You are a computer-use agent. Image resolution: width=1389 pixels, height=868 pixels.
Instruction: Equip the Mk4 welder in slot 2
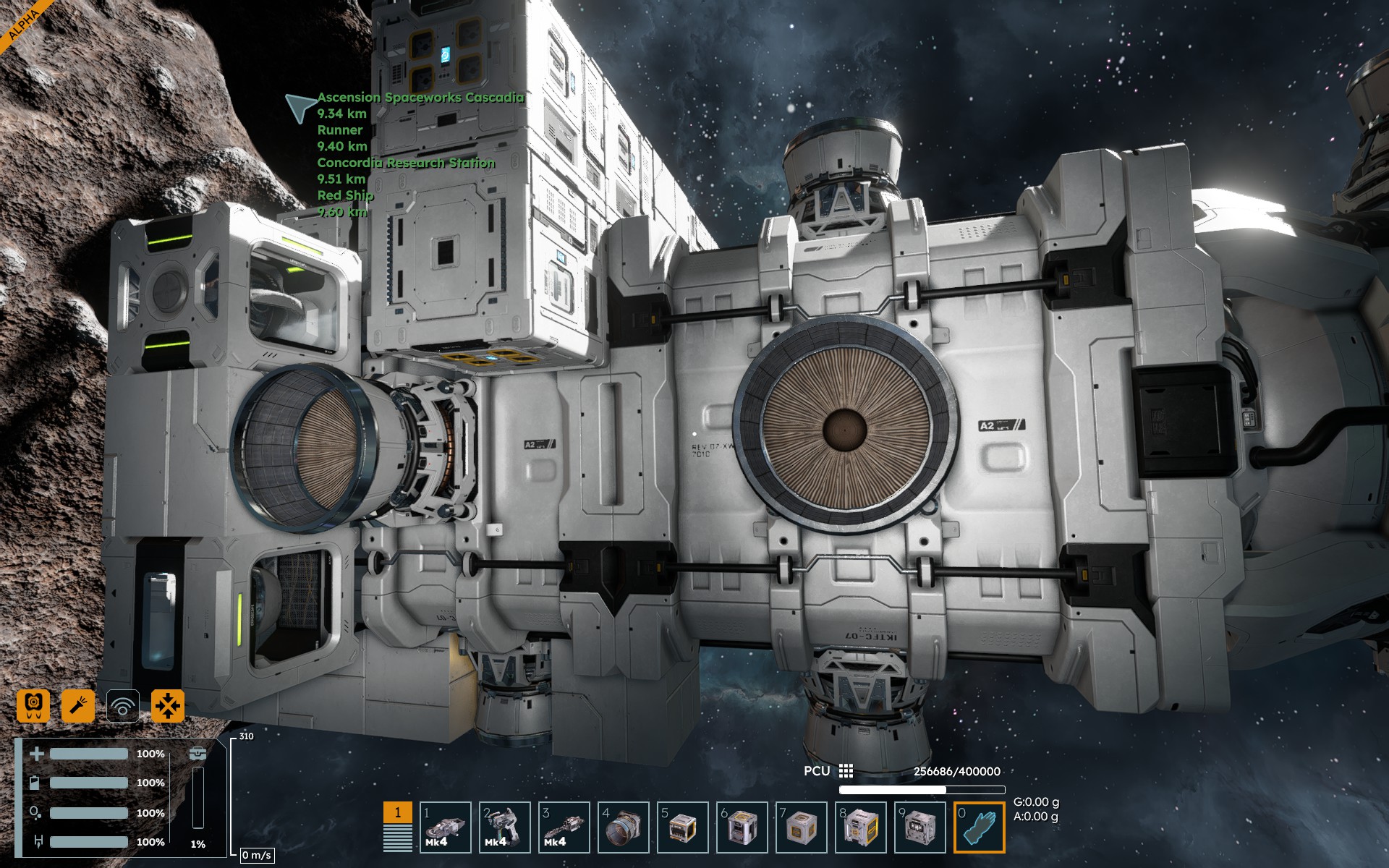pyautogui.click(x=504, y=827)
